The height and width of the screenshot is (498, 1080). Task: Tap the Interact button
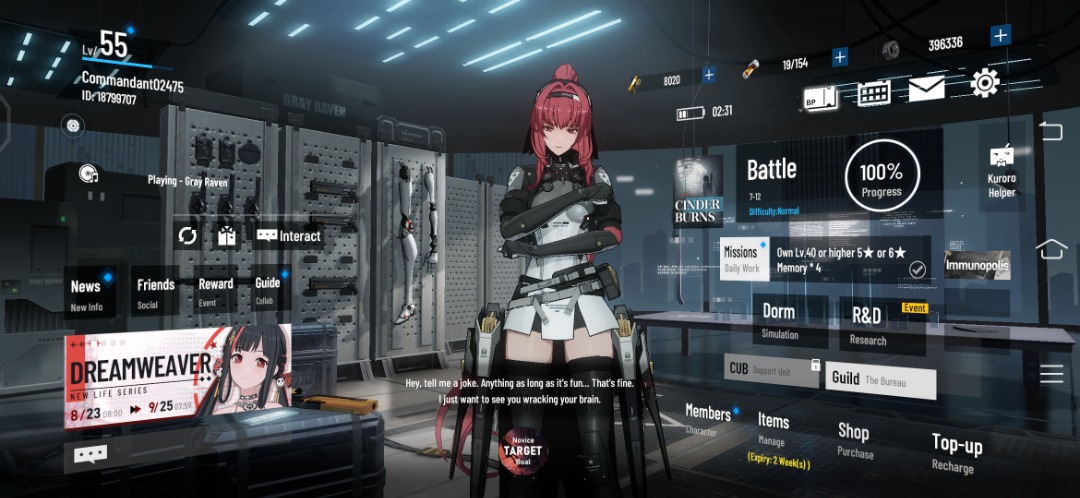pos(289,236)
